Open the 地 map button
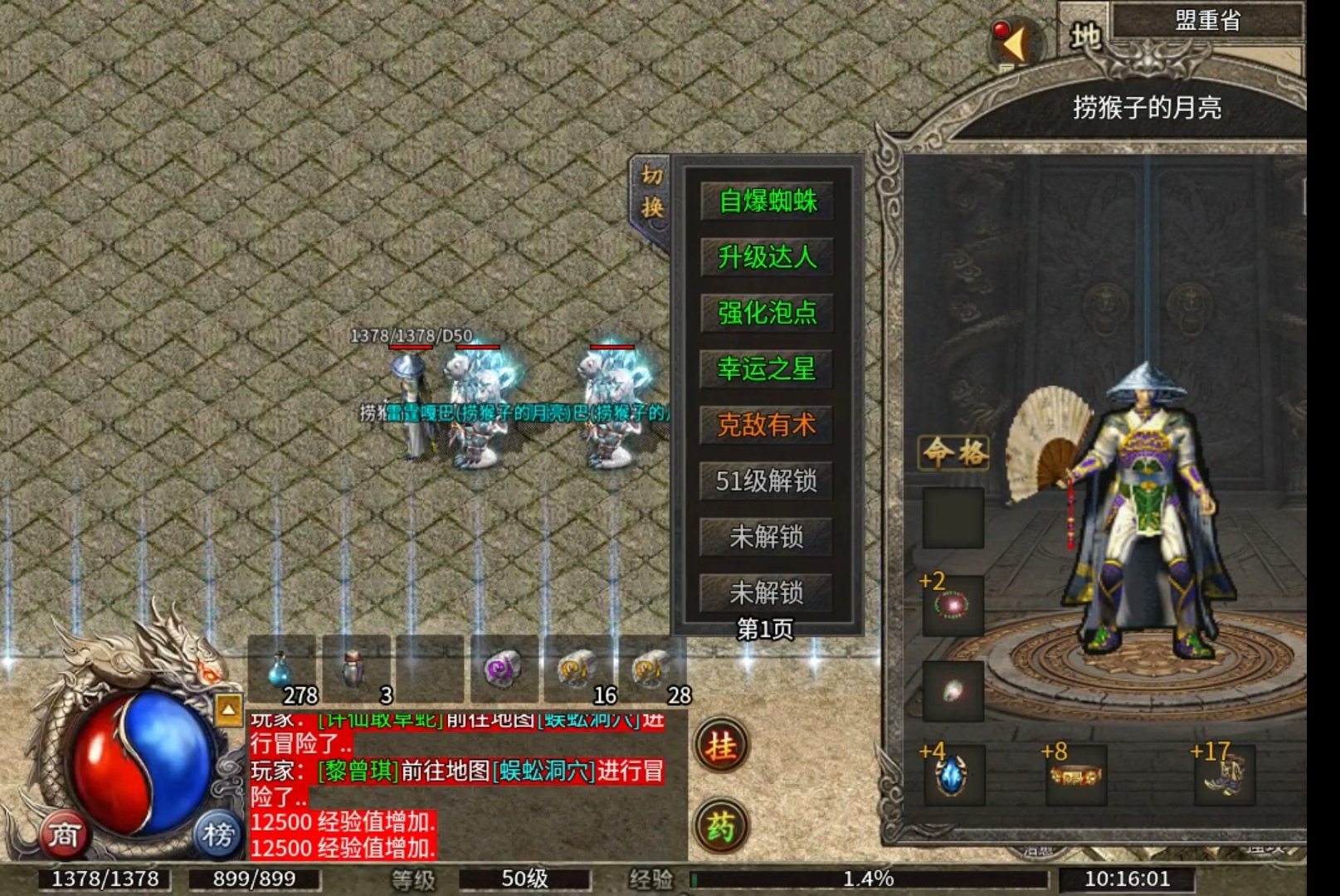 [x=1085, y=36]
